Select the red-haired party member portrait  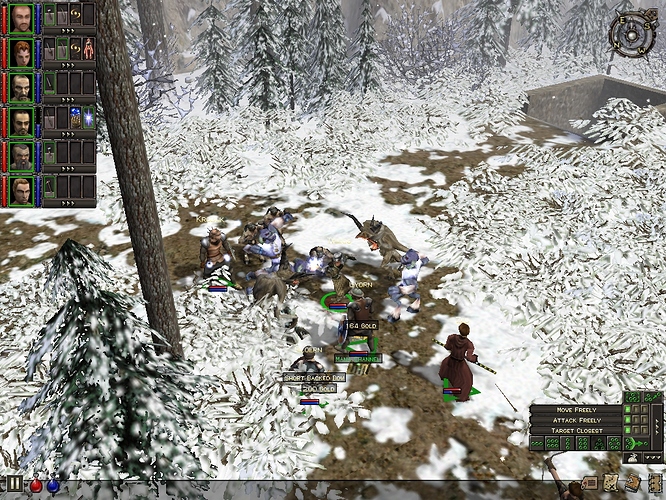point(21,52)
